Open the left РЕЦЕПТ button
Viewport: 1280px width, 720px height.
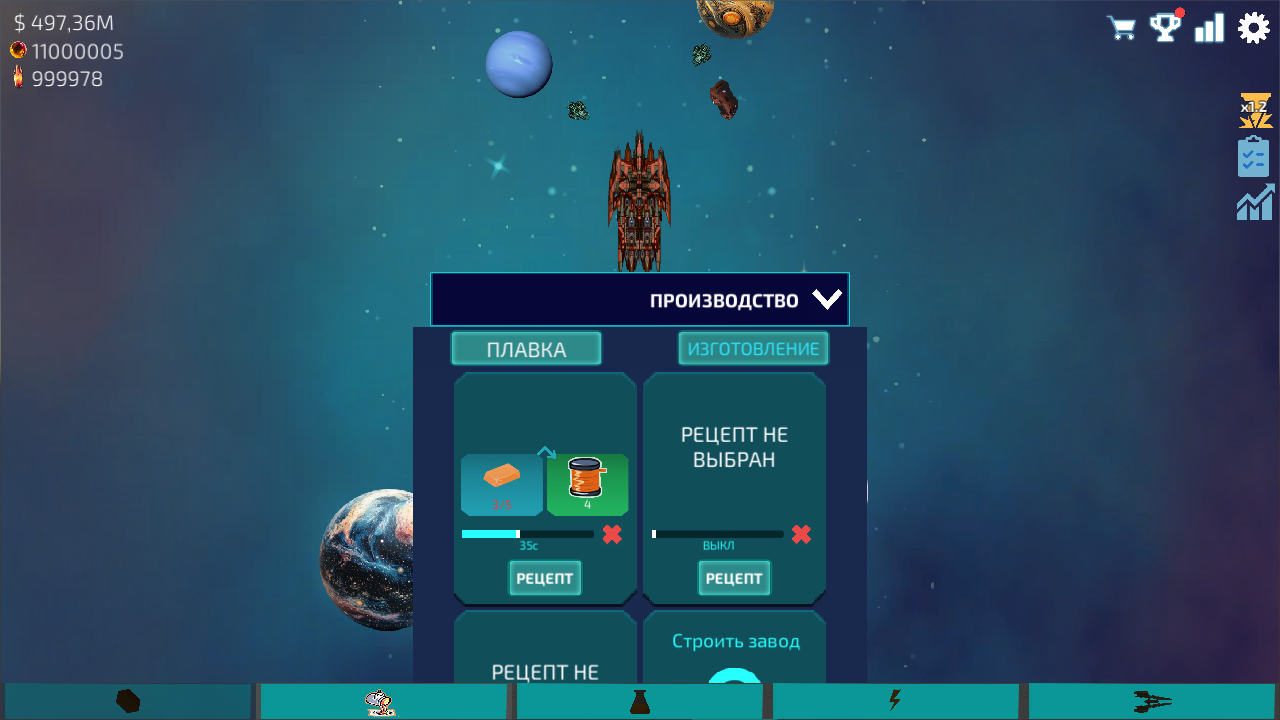pyautogui.click(x=544, y=577)
